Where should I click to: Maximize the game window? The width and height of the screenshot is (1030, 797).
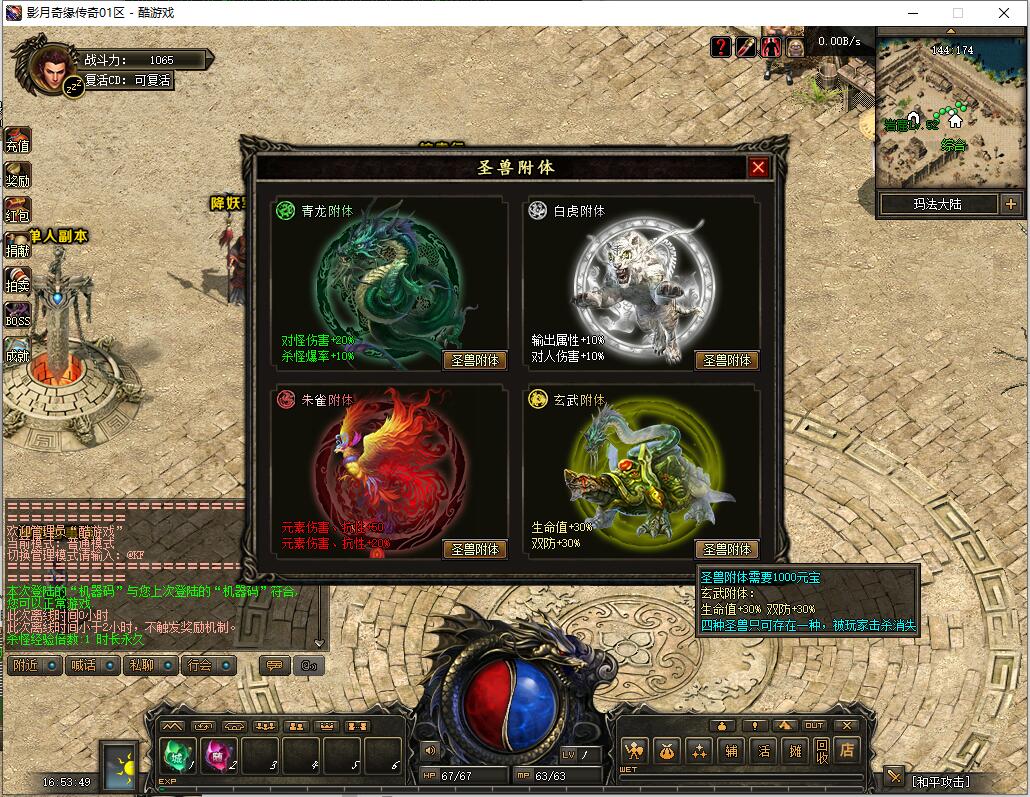tap(957, 13)
